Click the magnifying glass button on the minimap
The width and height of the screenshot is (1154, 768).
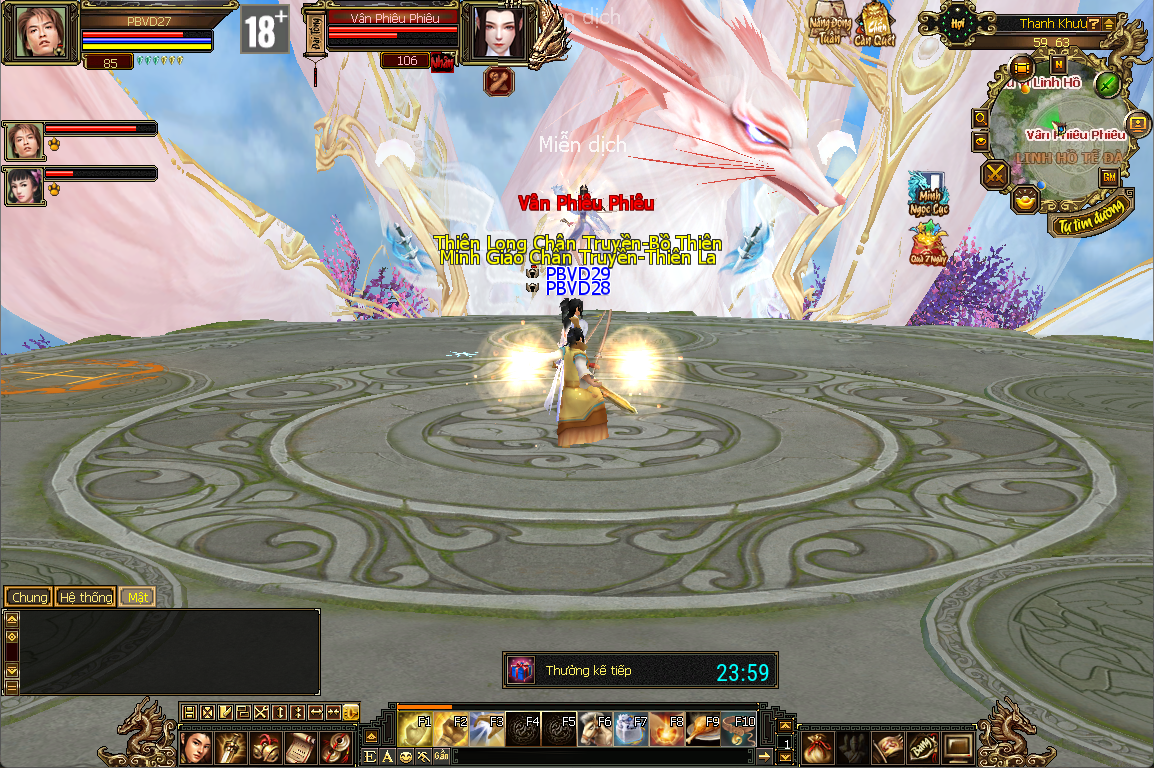[x=981, y=118]
